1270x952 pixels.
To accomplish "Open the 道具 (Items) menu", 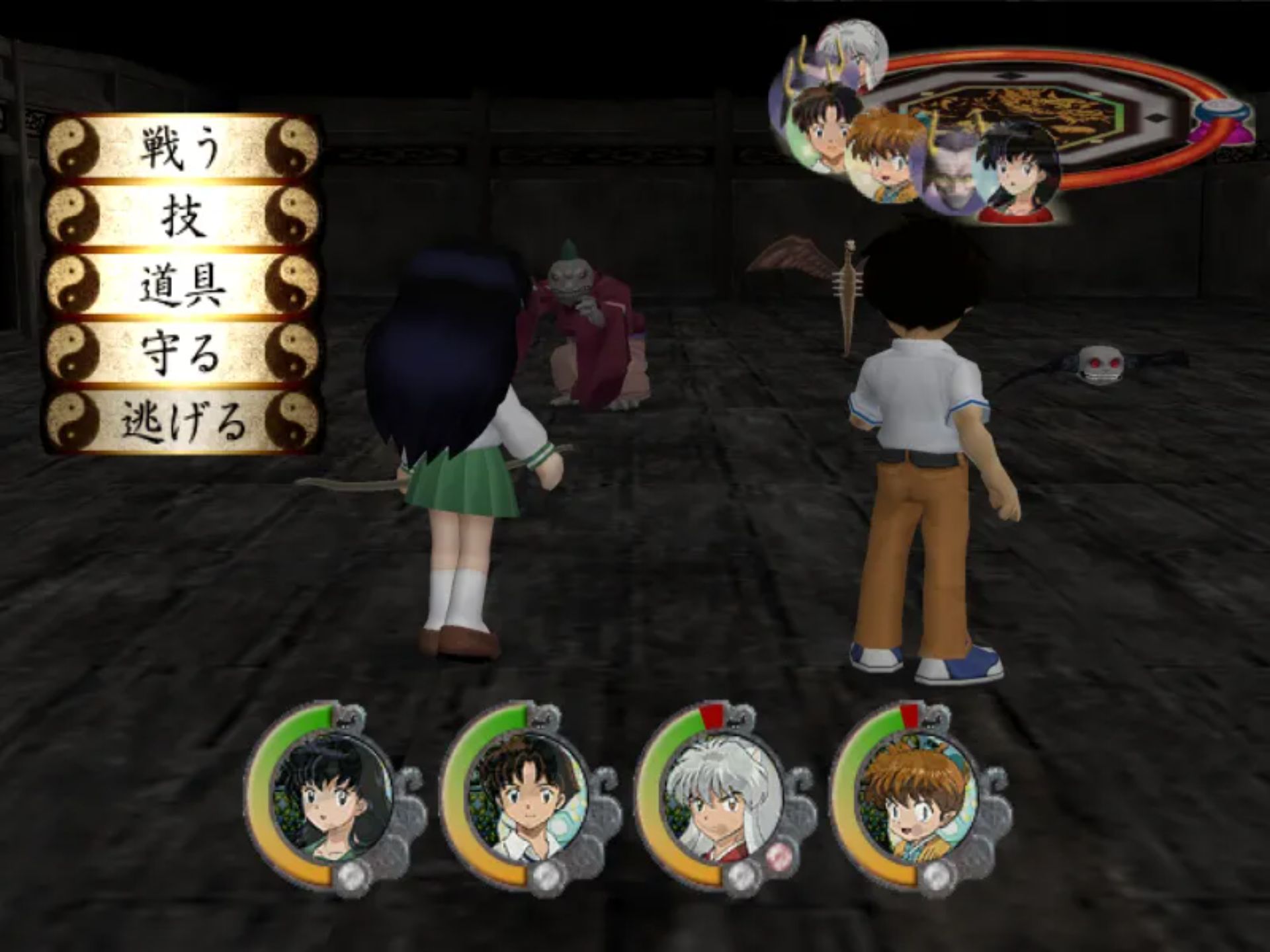I will click(x=182, y=285).
